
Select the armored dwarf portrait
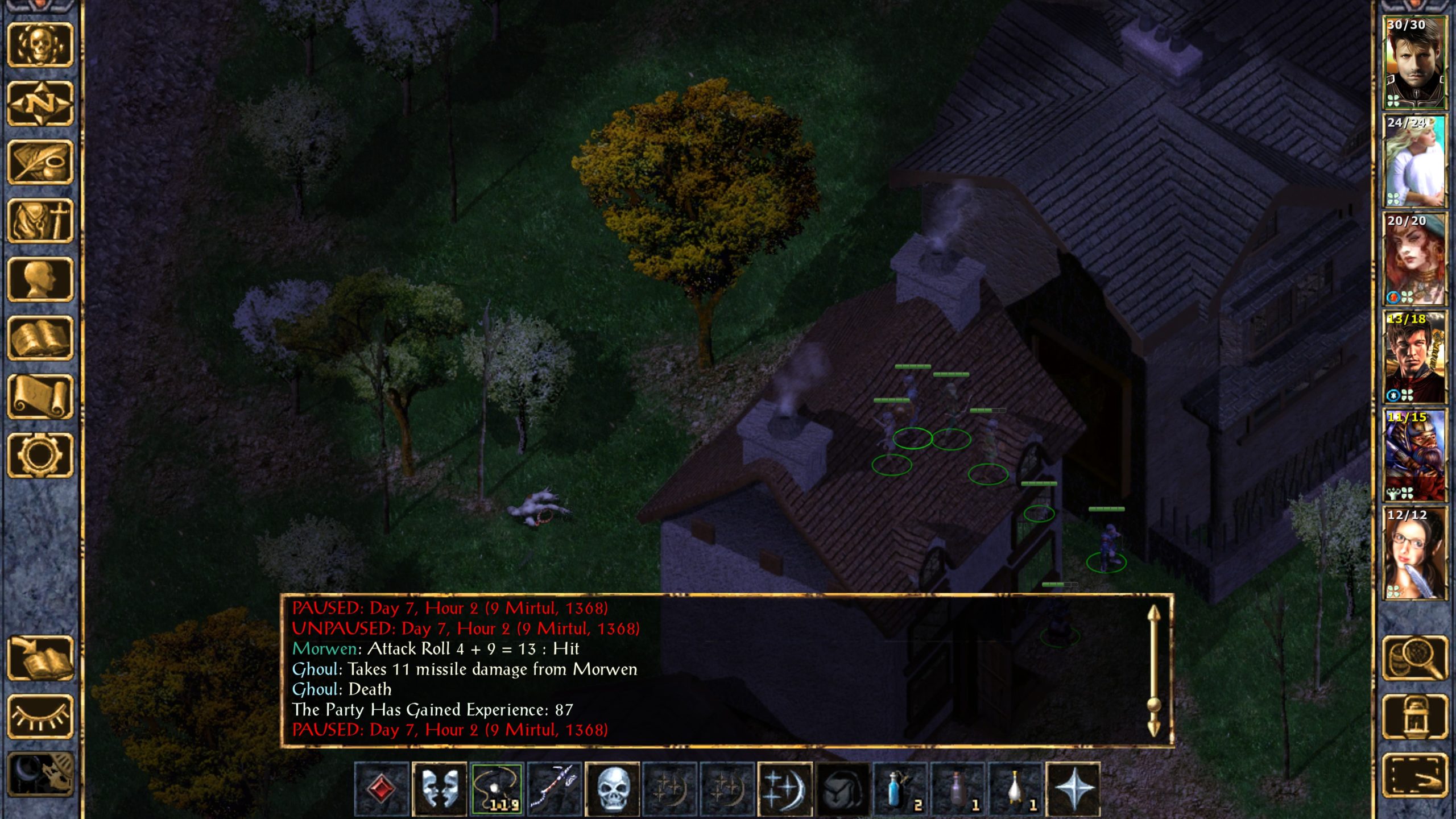tap(1414, 455)
